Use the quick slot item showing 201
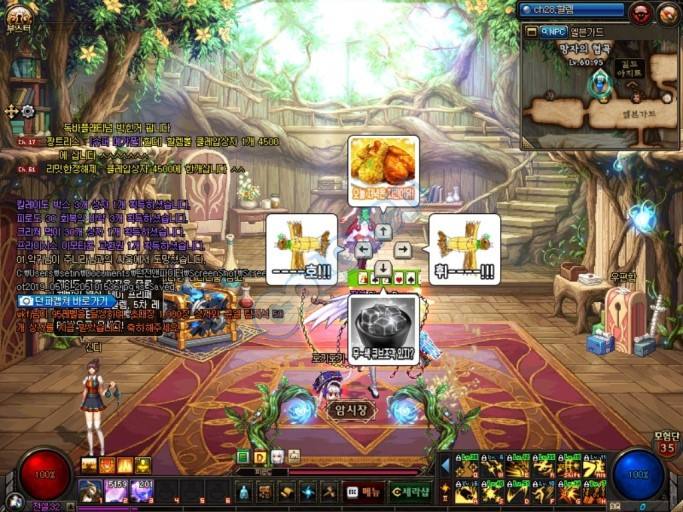The width and height of the screenshot is (683, 512). (141, 491)
